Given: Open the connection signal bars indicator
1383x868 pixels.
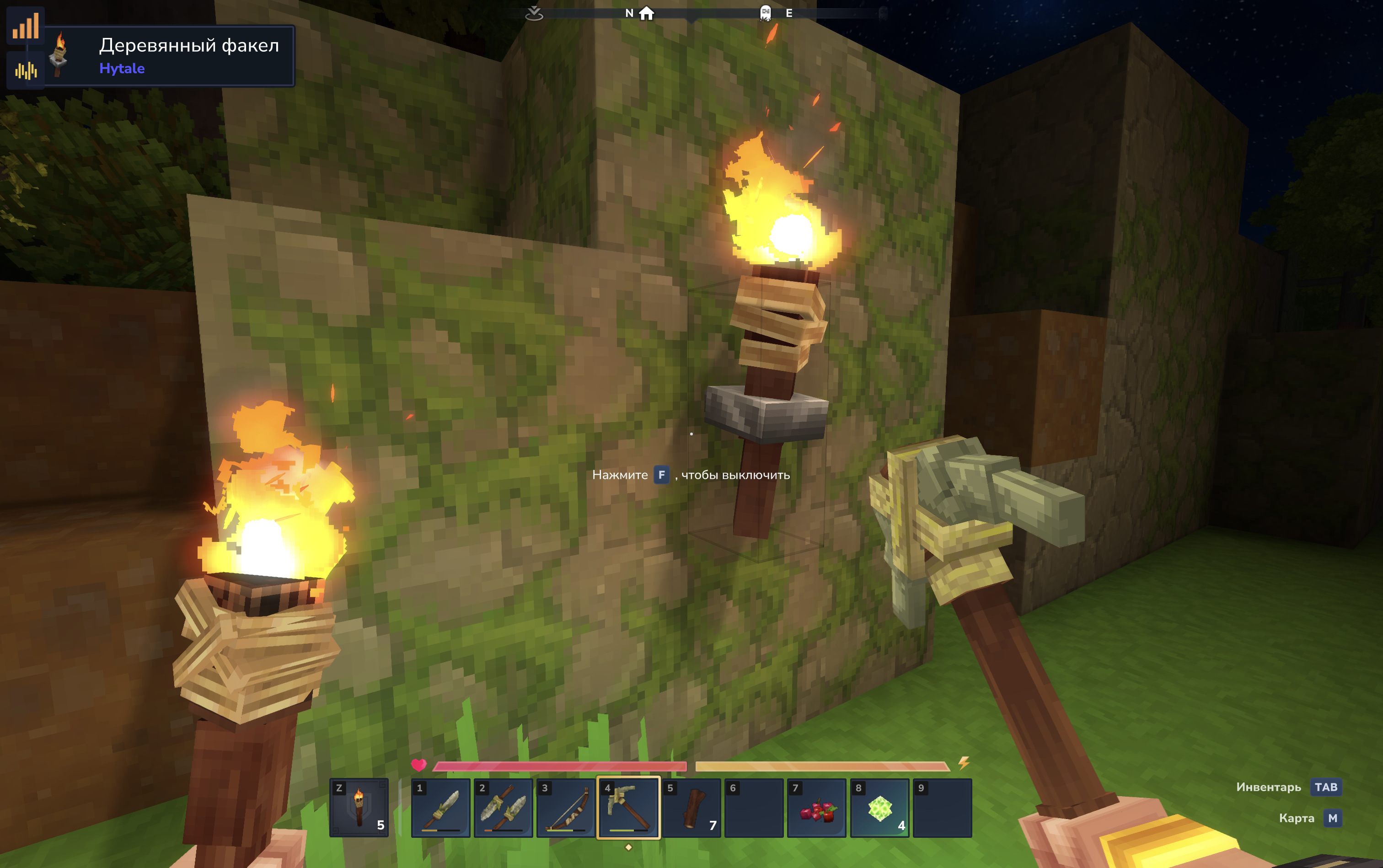Looking at the screenshot, I should coord(26,26).
